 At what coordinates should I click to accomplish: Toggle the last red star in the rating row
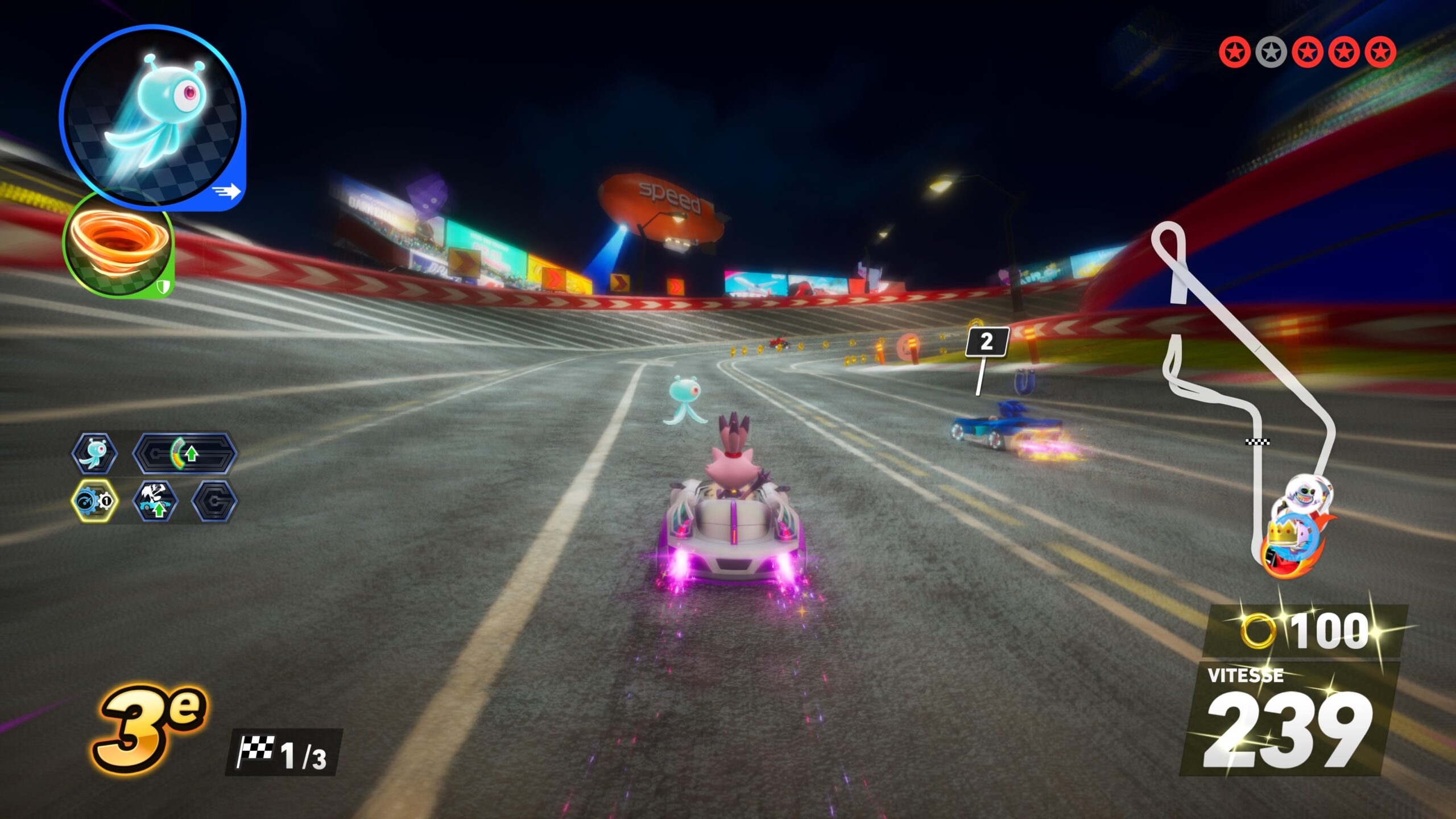click(1380, 54)
